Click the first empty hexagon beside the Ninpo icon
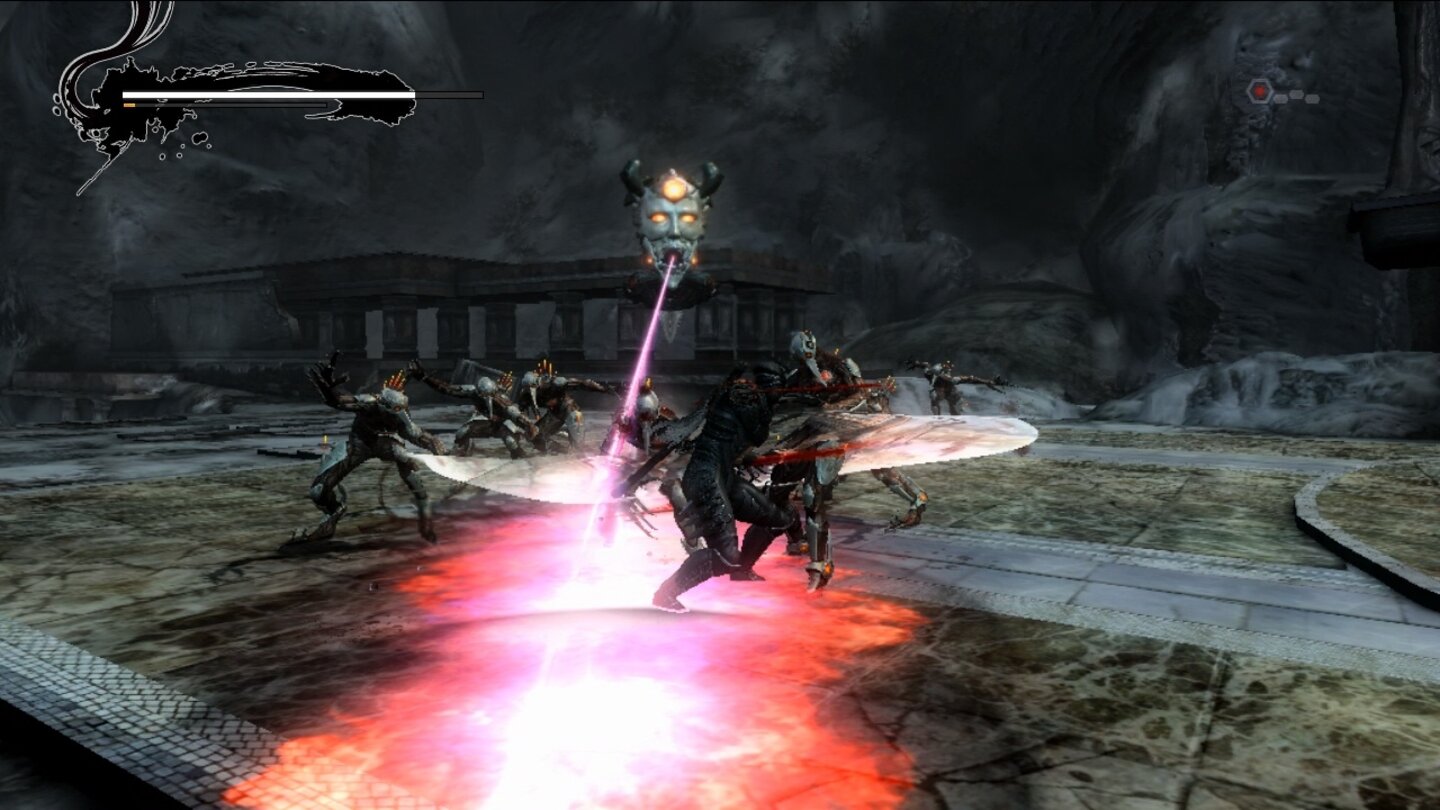Screen dimensions: 1440x810 coord(1281,99)
